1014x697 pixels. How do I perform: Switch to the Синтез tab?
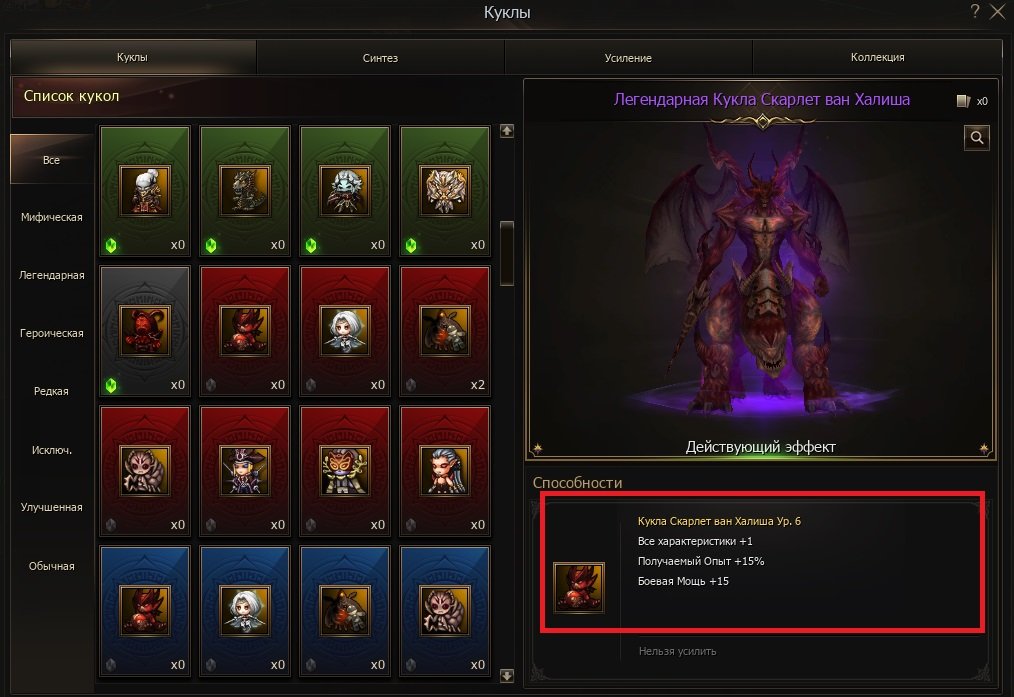coord(380,58)
